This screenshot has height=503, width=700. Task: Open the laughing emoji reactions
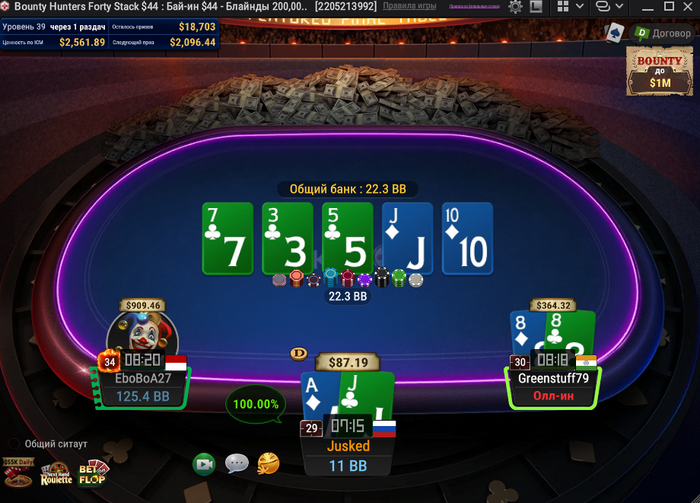pos(268,463)
